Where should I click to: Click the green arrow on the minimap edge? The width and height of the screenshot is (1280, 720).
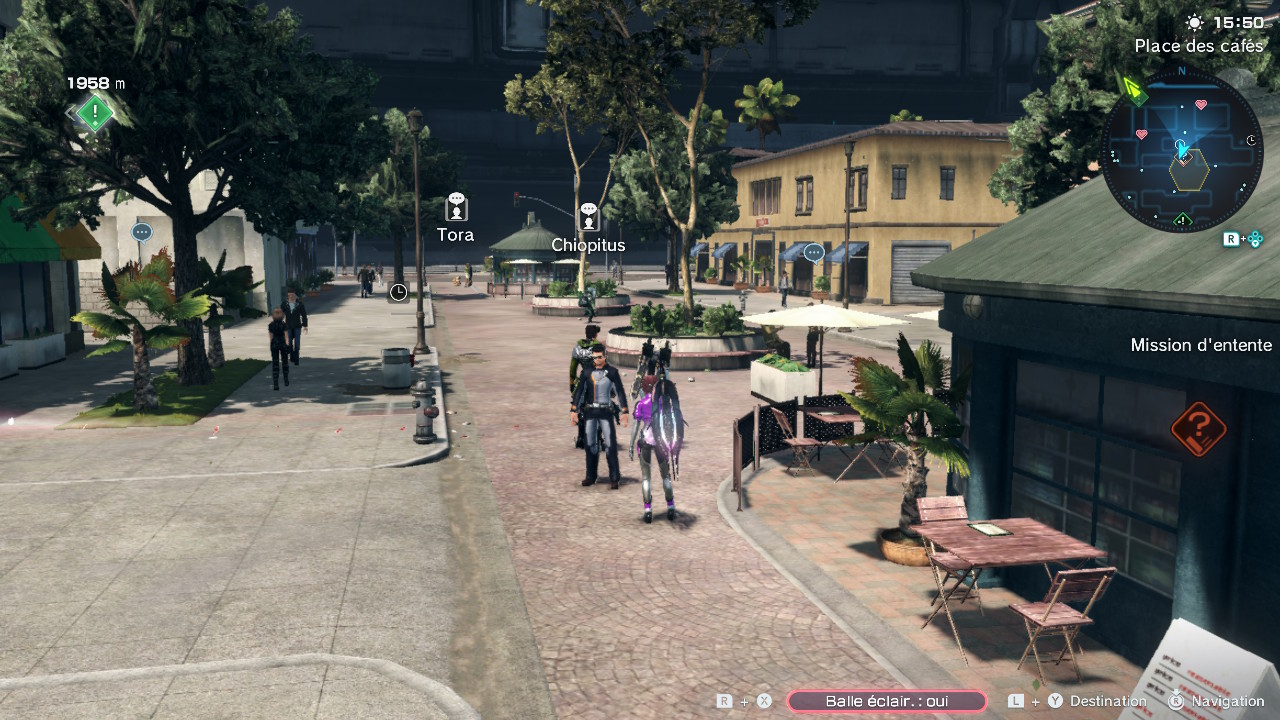[x=1135, y=90]
